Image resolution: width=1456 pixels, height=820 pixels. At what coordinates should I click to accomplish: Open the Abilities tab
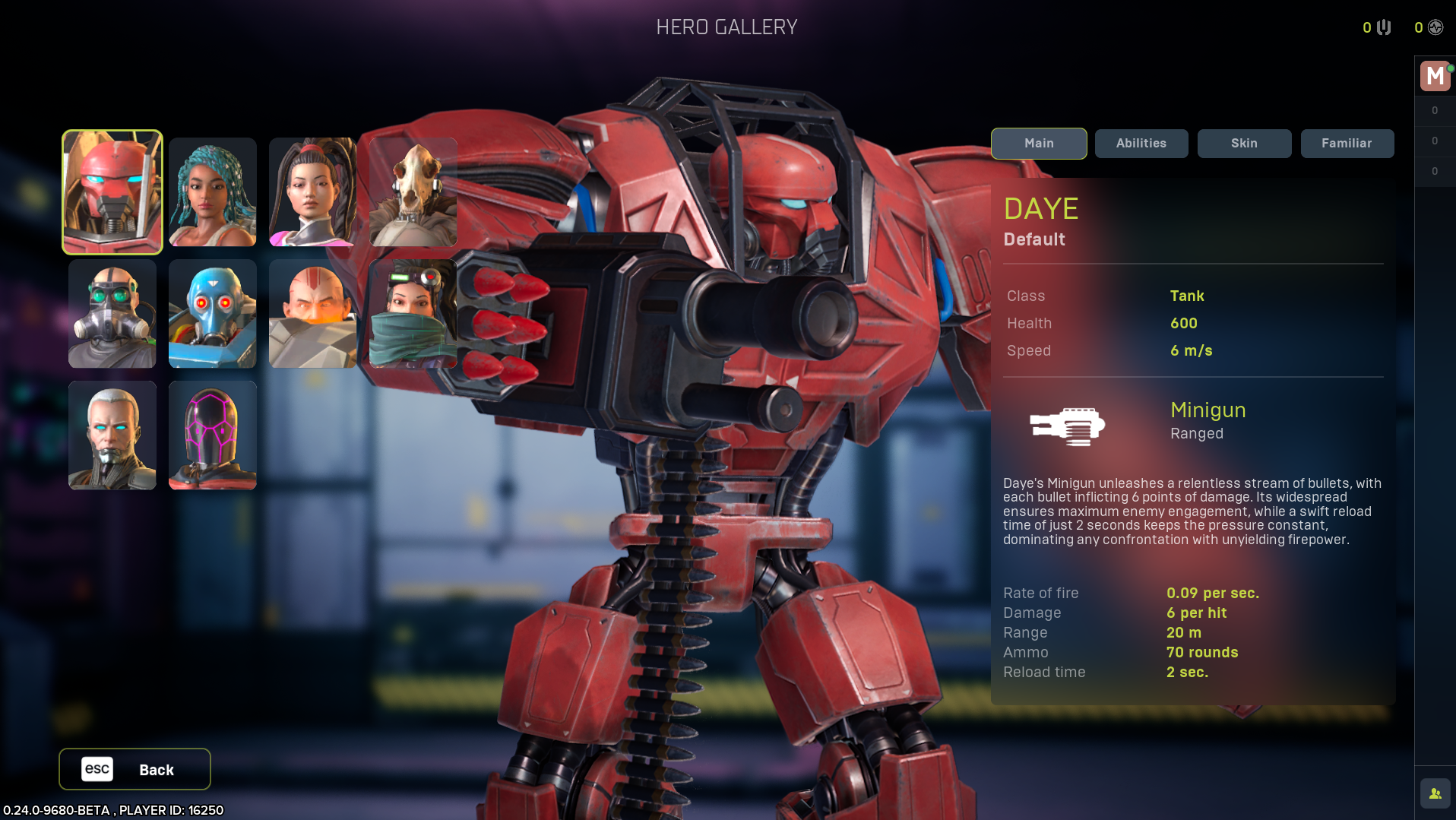(1141, 144)
